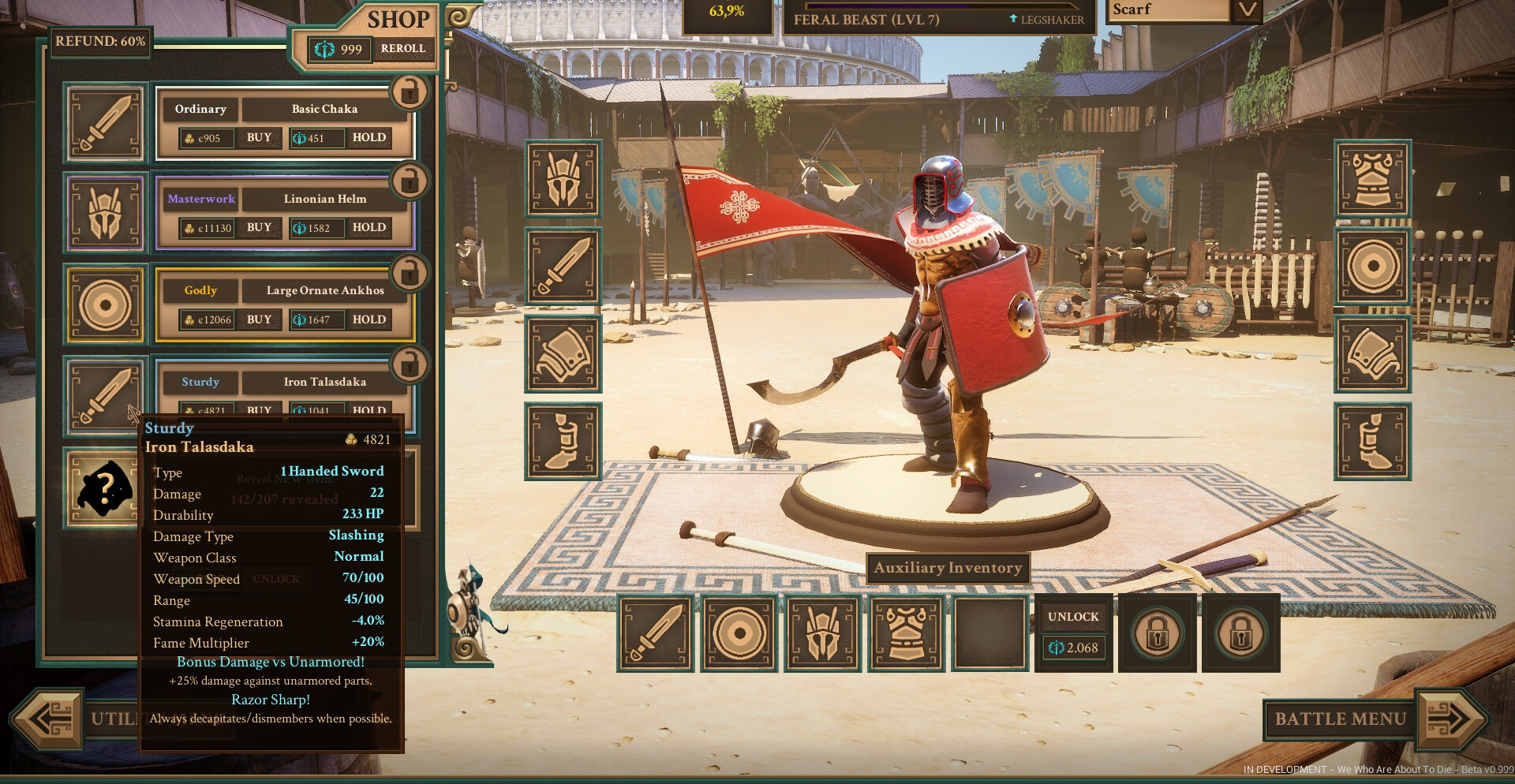Select the sword slot in Auxiliary Inventory
1515x784 pixels.
click(656, 633)
